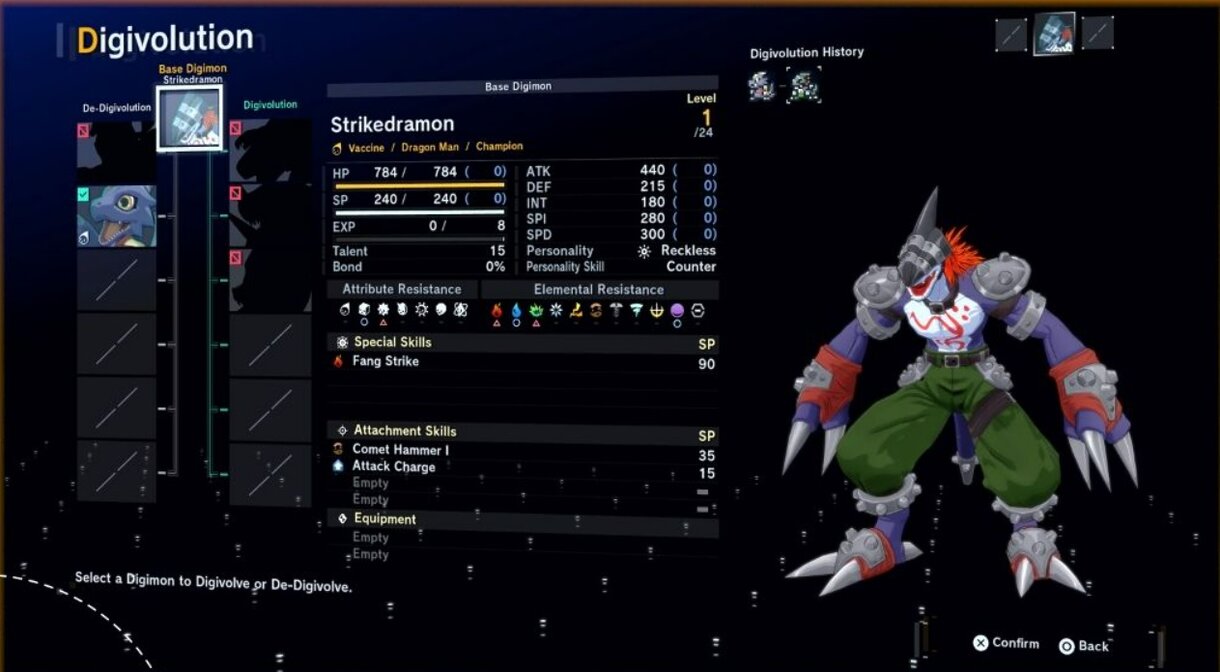The width and height of the screenshot is (1220, 672).
Task: Select the bracketed sprite in Digivolution History
Action: [803, 86]
